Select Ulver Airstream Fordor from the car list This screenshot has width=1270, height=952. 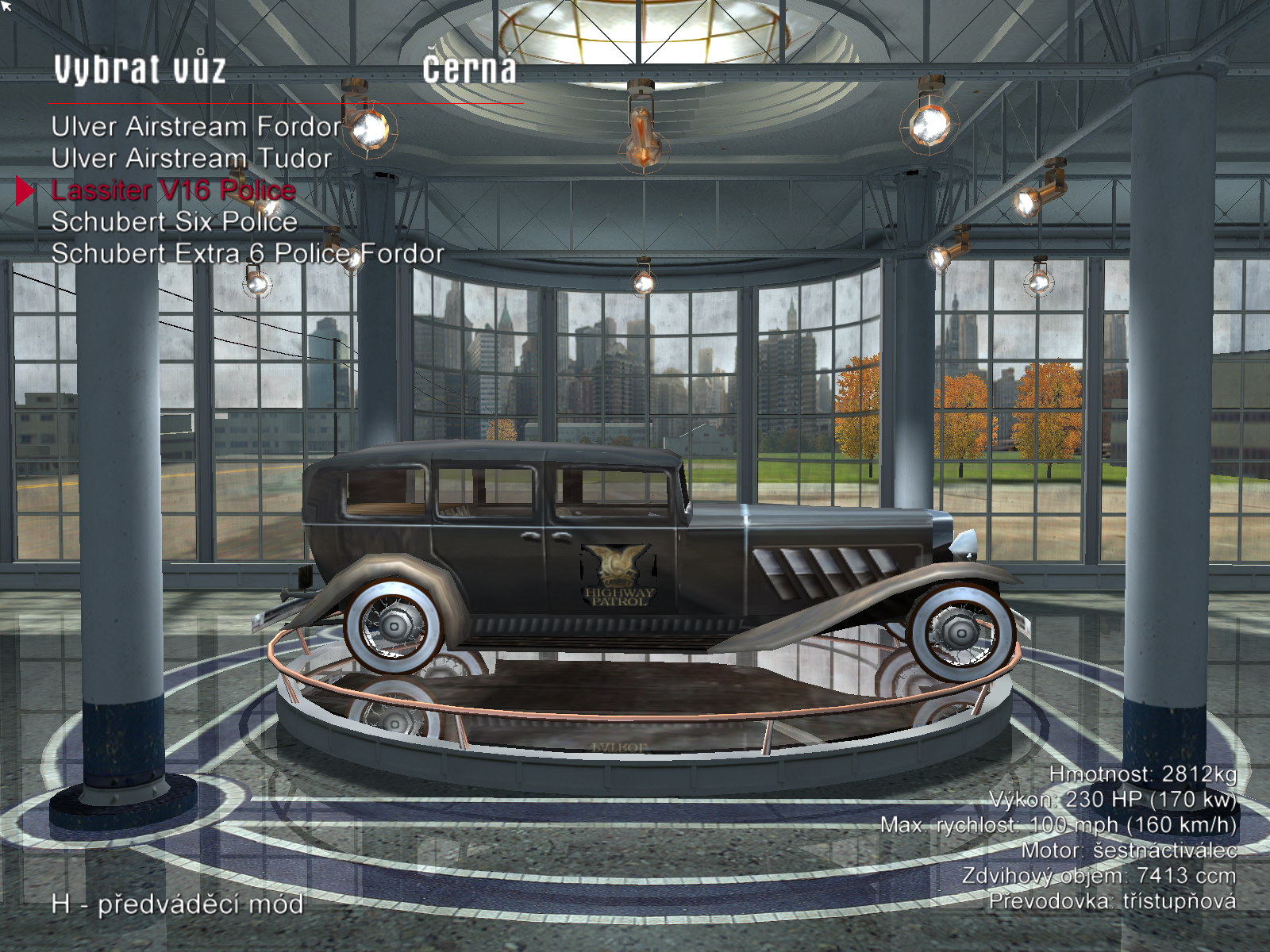196,127
